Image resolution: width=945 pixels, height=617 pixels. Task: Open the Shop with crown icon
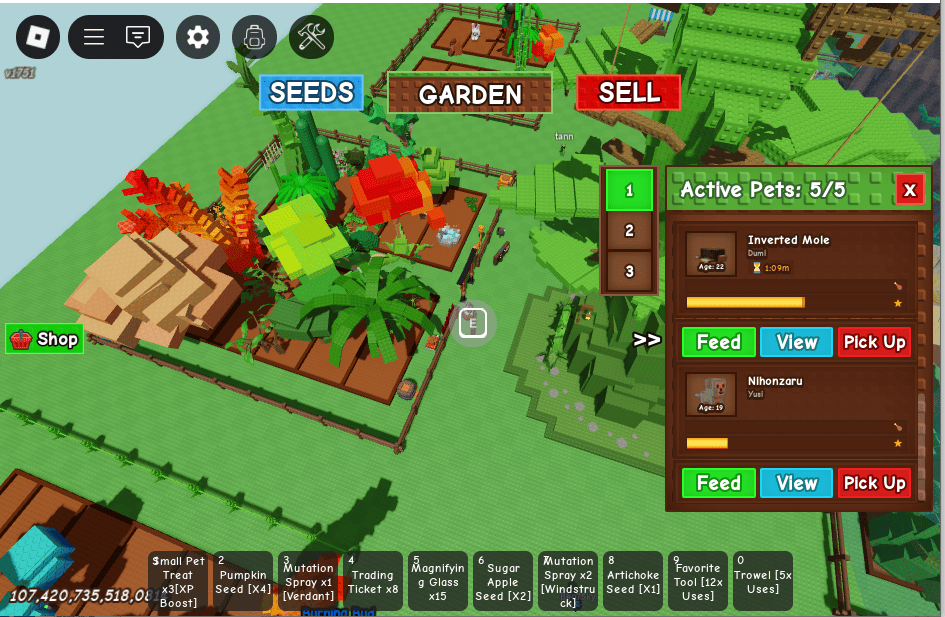(45, 339)
